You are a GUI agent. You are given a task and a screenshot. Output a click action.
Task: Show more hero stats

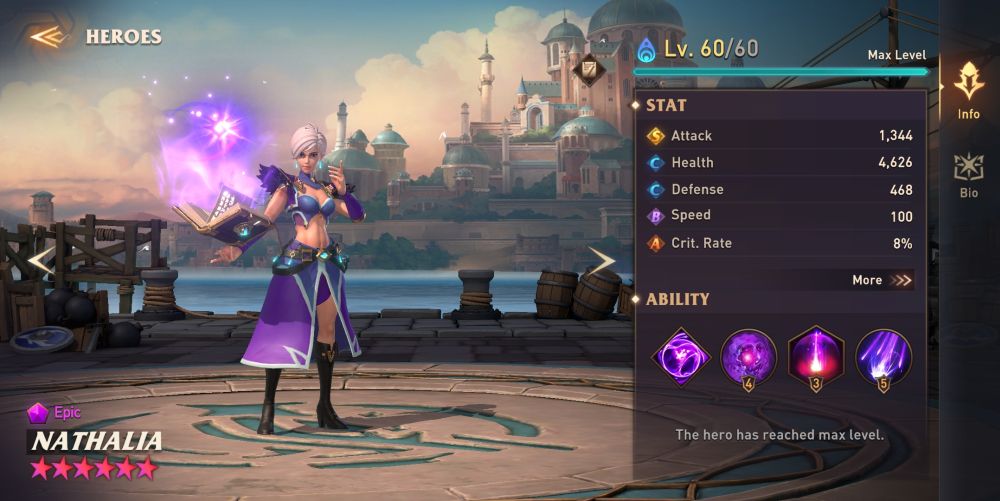pyautogui.click(x=882, y=280)
